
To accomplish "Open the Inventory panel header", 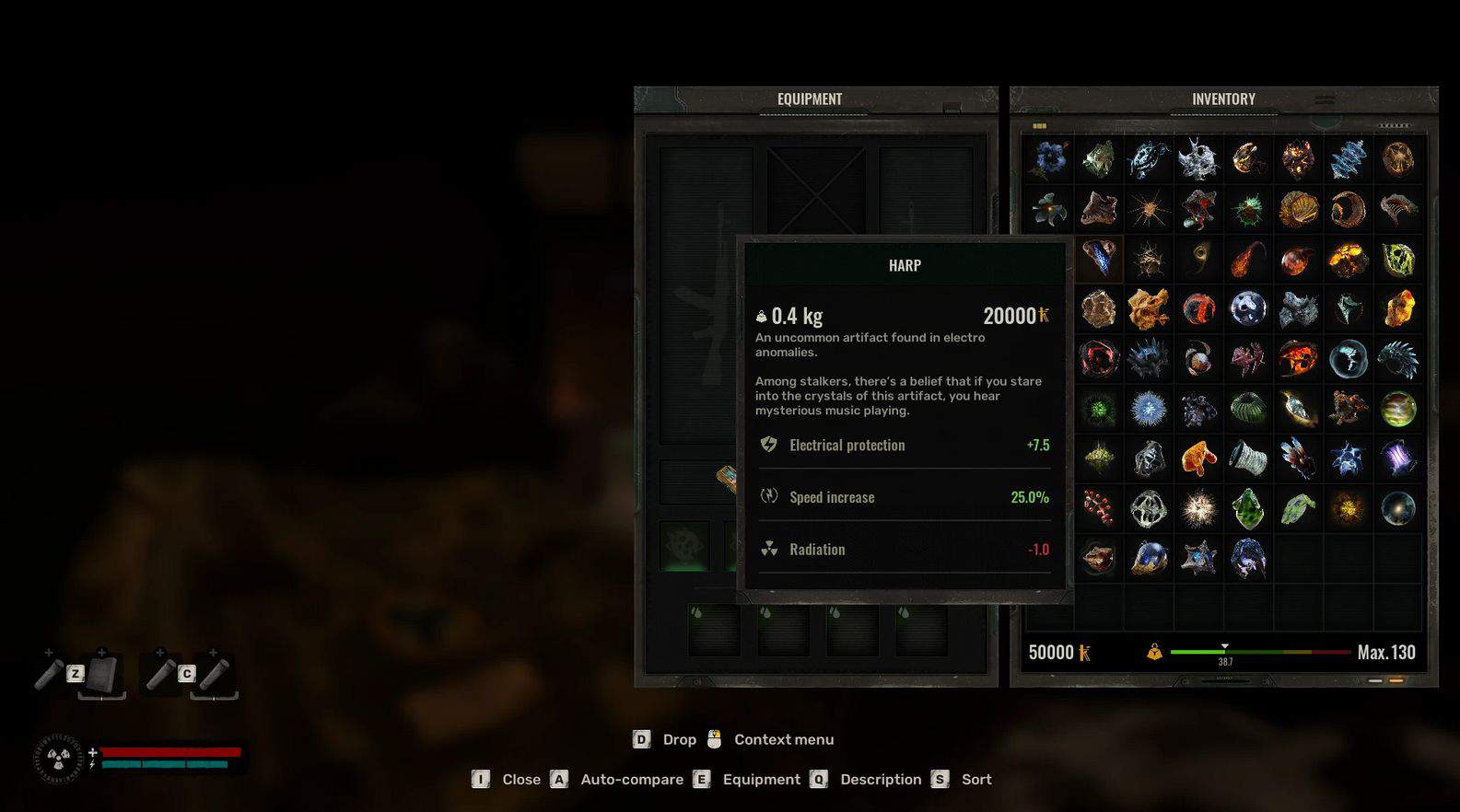I will click(1222, 99).
